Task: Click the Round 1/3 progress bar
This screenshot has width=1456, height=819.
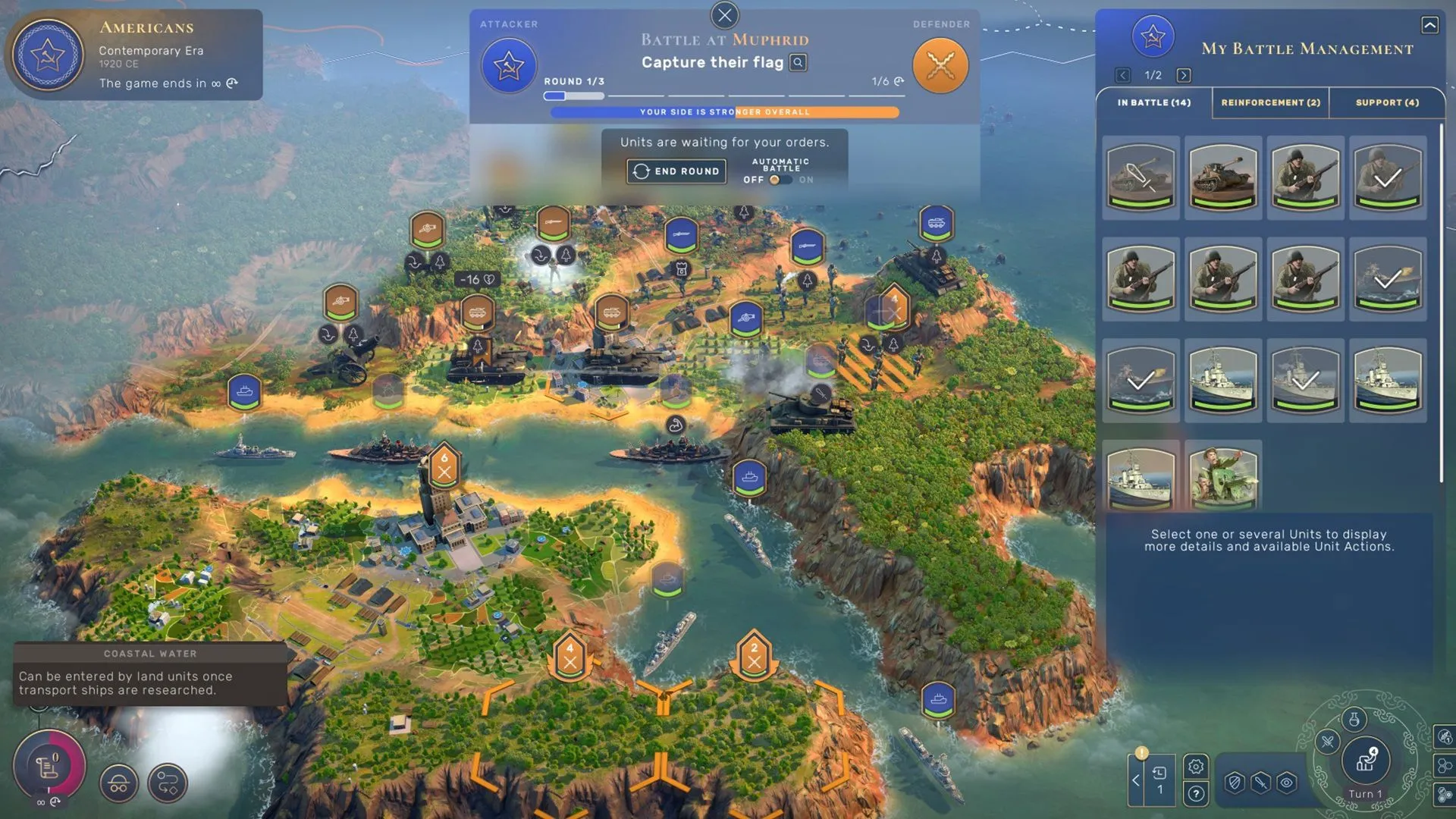Action: tap(573, 96)
